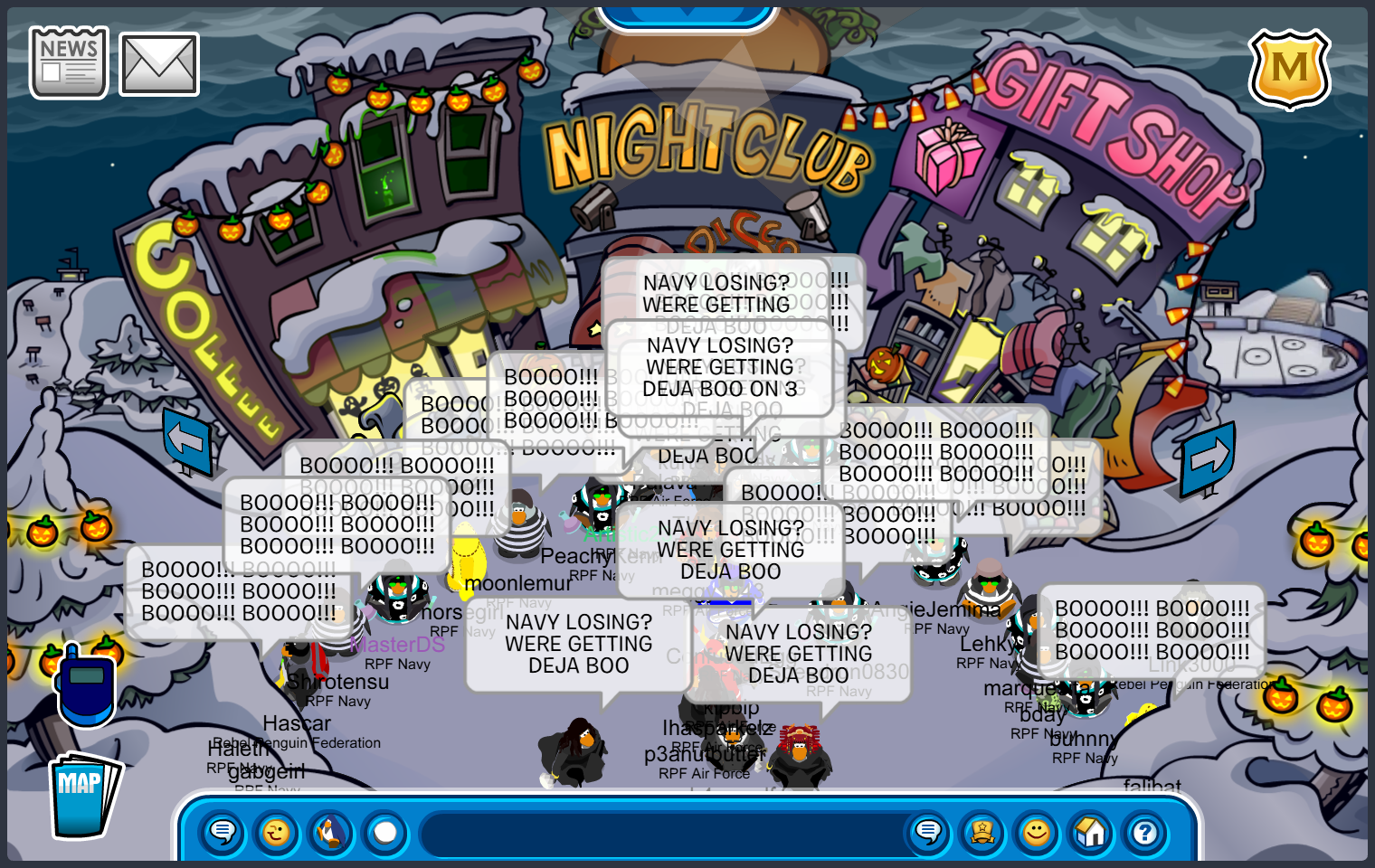
Task: Open the News newspaper
Action: pos(69,62)
